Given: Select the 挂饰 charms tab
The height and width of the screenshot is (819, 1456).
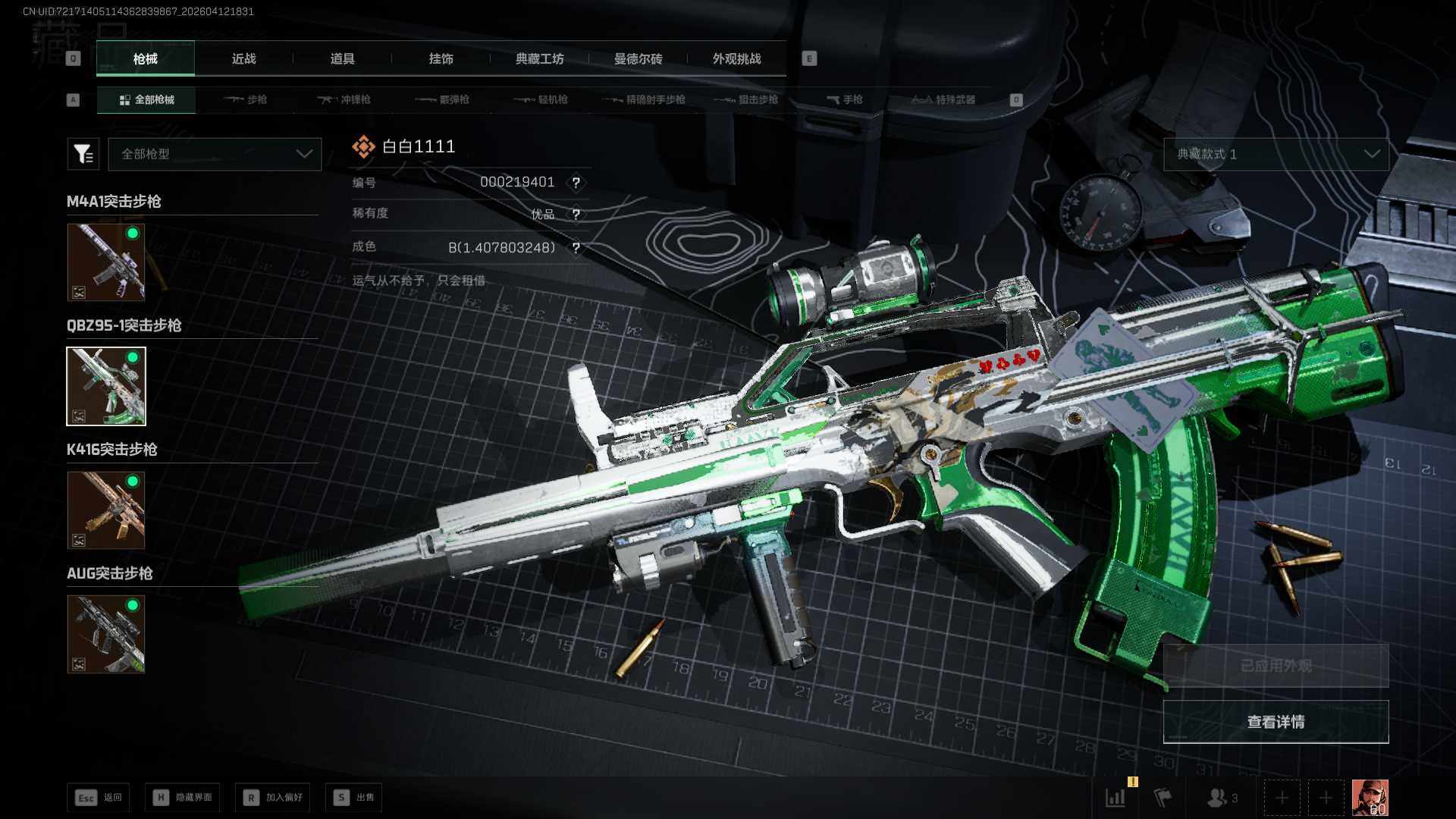Looking at the screenshot, I should click(x=441, y=58).
